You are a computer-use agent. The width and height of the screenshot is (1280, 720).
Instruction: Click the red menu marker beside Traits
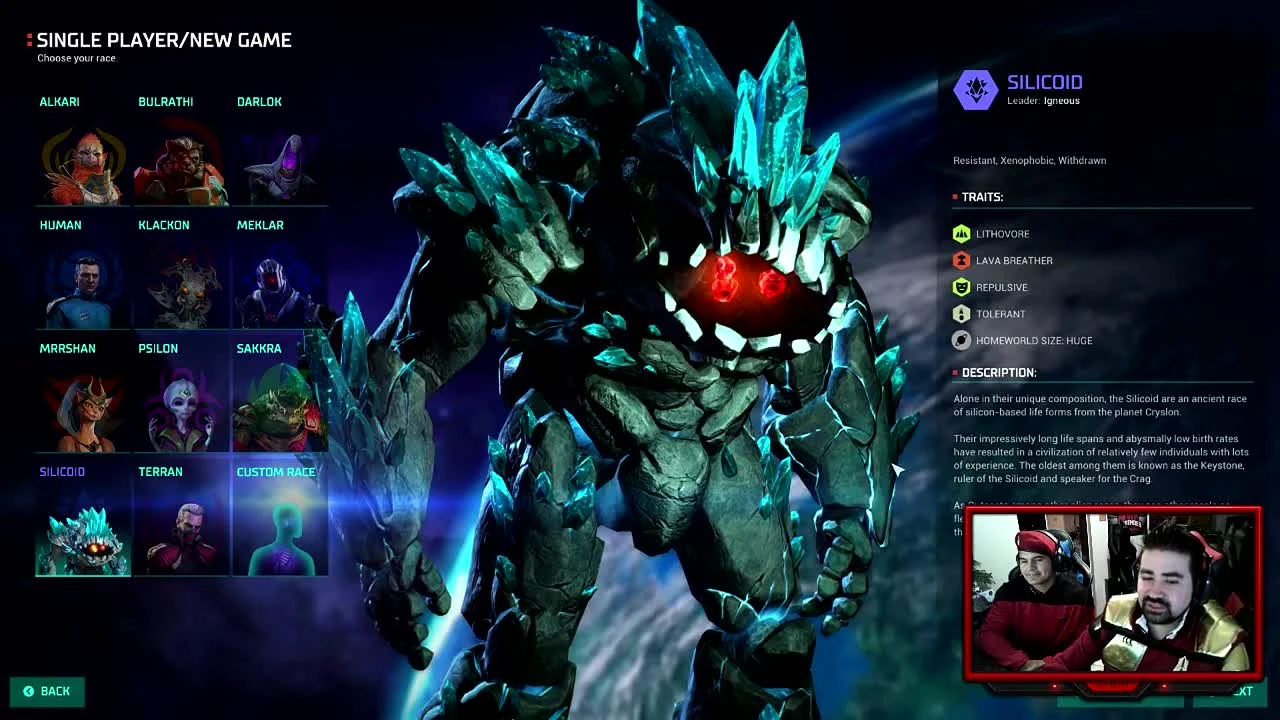click(954, 197)
